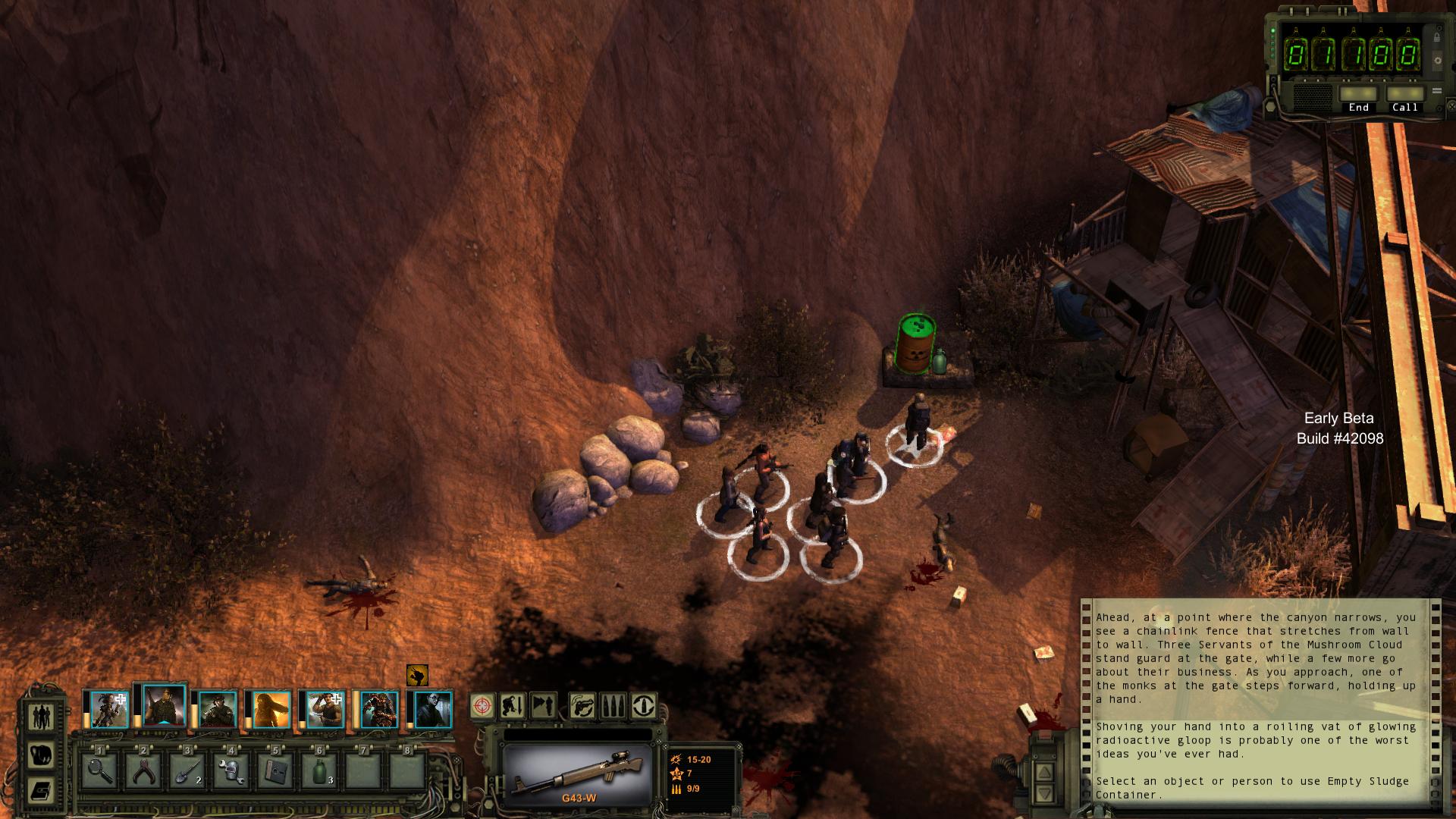Toggle the crouch stance button
Image resolution: width=1456 pixels, height=819 pixels.
click(x=513, y=706)
